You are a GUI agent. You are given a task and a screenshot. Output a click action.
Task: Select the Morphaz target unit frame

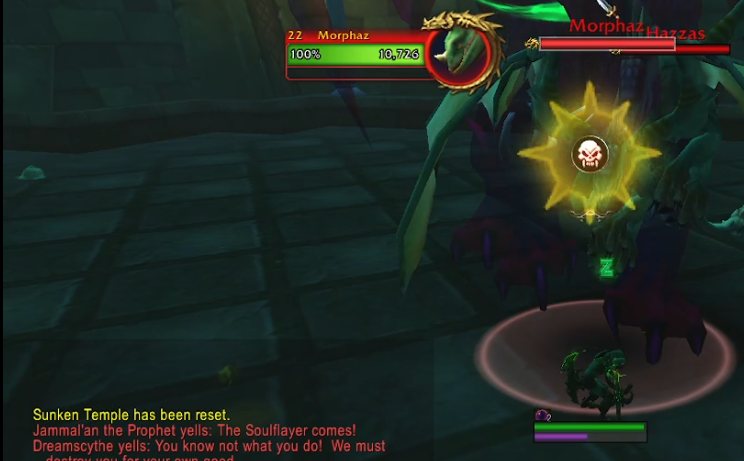click(x=356, y=54)
